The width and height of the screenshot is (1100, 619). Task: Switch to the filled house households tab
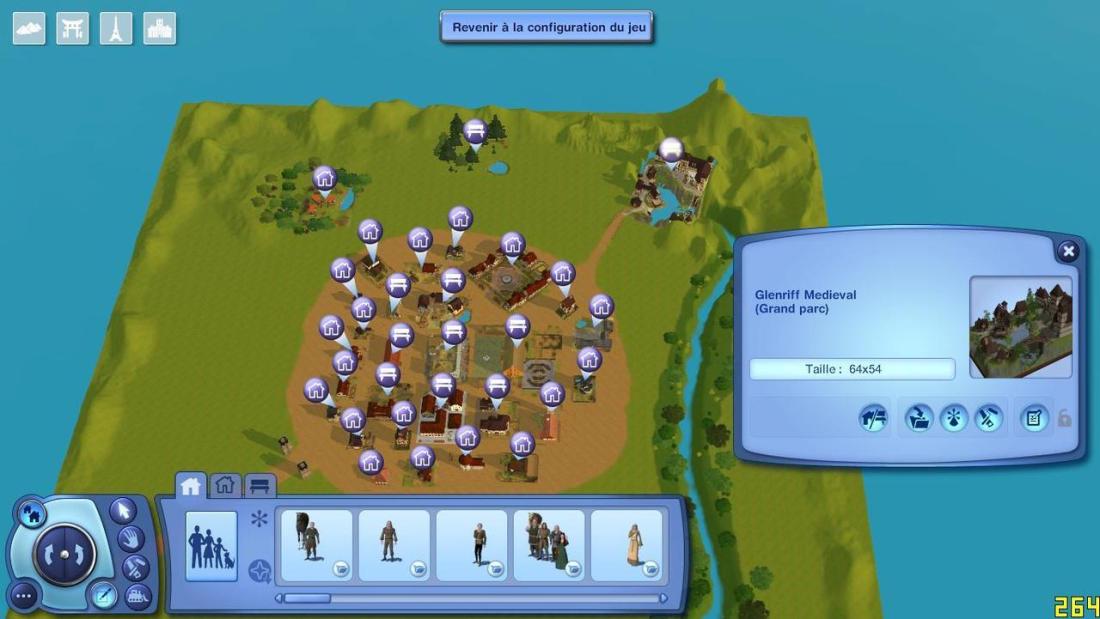[x=190, y=486]
